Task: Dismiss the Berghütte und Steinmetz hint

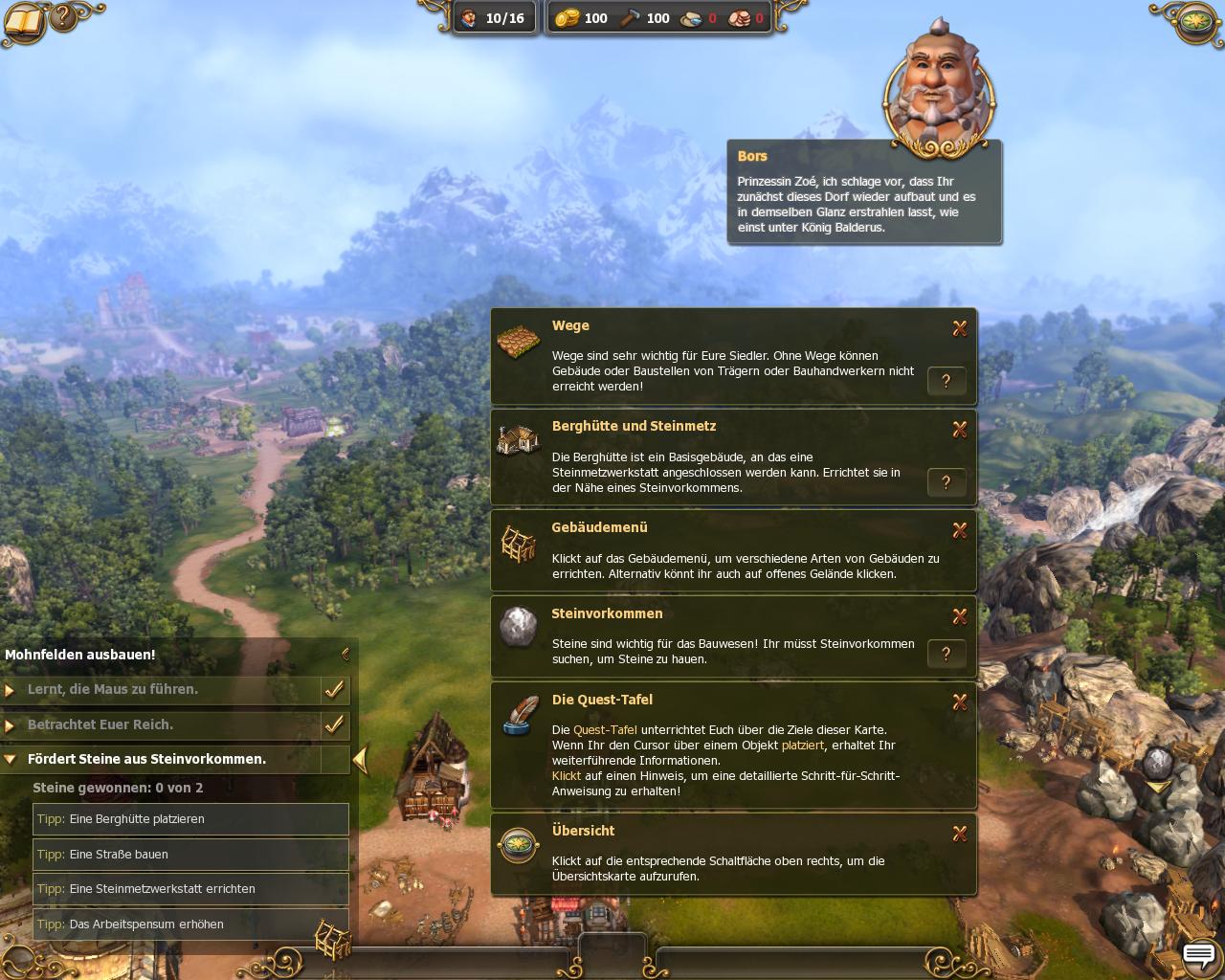Action: pos(960,430)
